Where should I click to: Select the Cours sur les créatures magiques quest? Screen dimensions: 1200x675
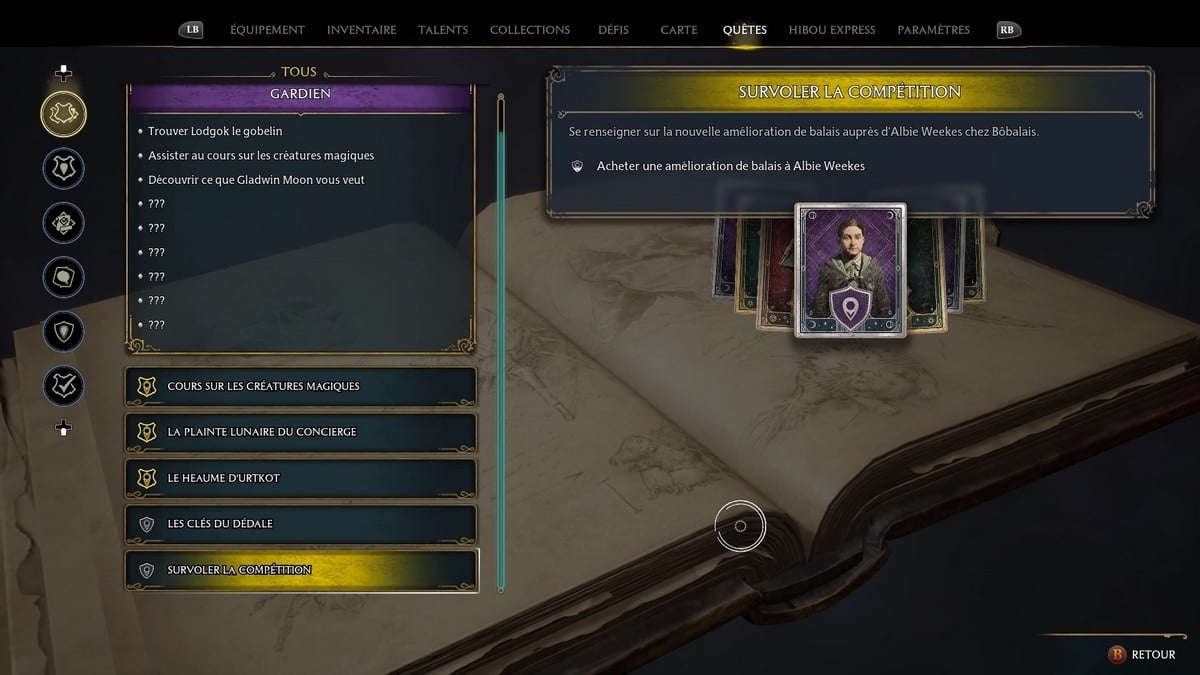tap(300, 386)
